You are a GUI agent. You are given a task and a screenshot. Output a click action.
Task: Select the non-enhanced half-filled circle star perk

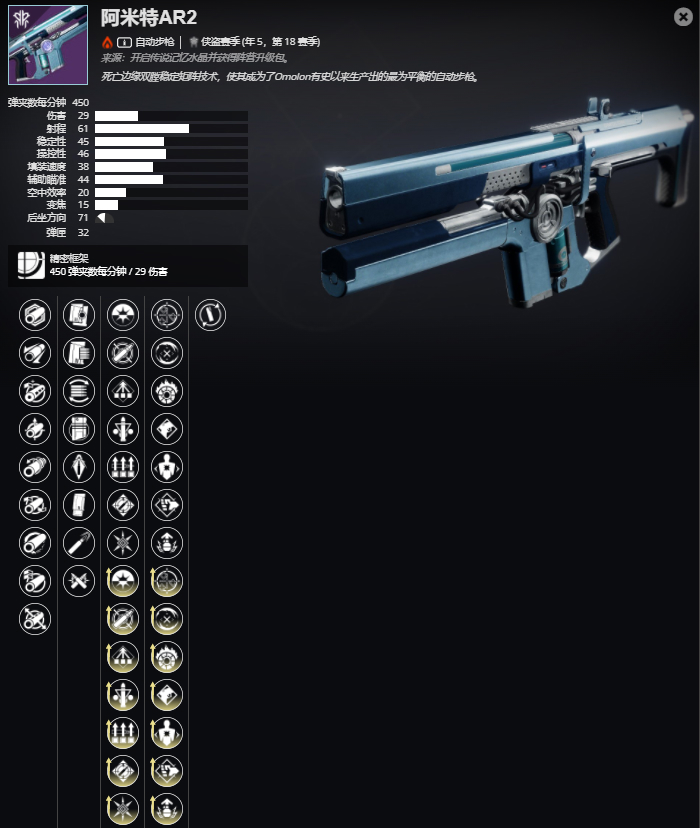[x=122, y=316]
